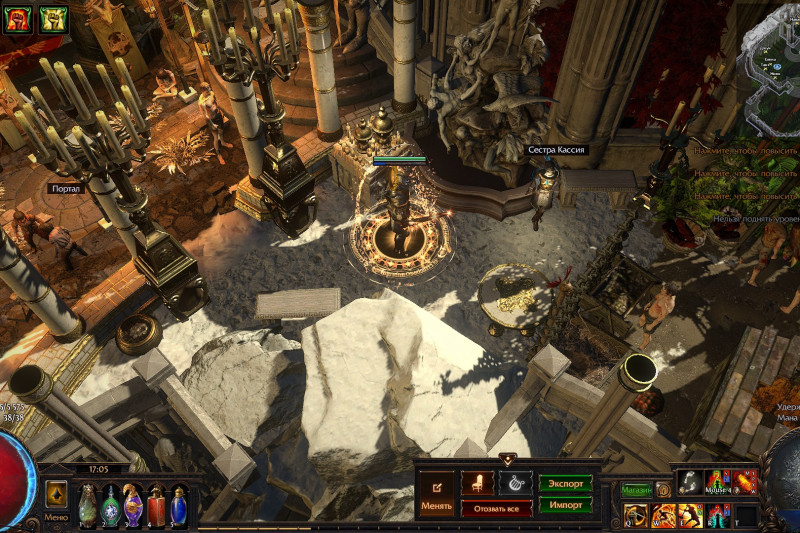Click the Менять hideout edit button
Screen dimensions: 800x533
437,494
